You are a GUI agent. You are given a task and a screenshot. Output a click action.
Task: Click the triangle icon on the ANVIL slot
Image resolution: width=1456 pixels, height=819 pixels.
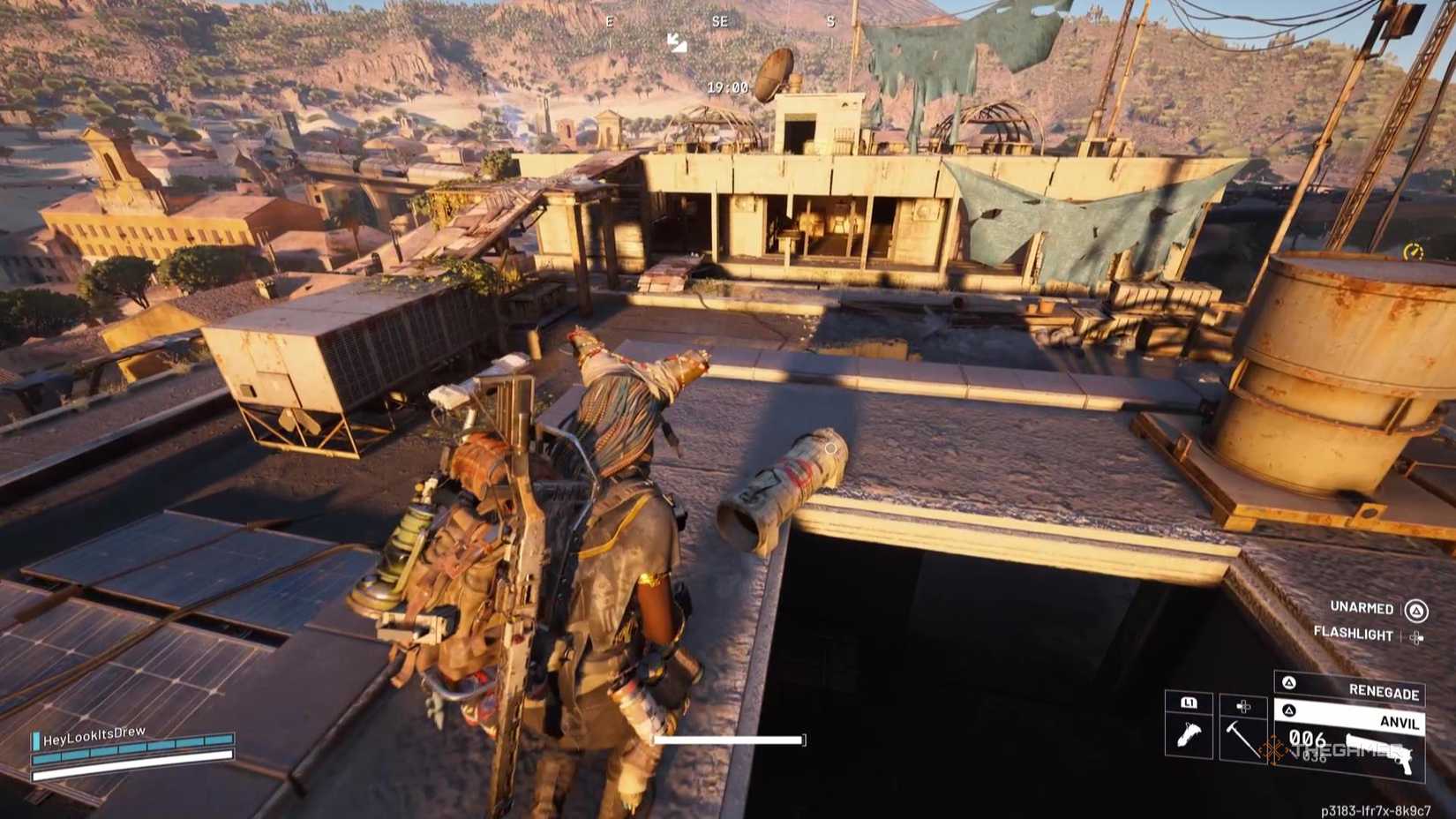1289,710
